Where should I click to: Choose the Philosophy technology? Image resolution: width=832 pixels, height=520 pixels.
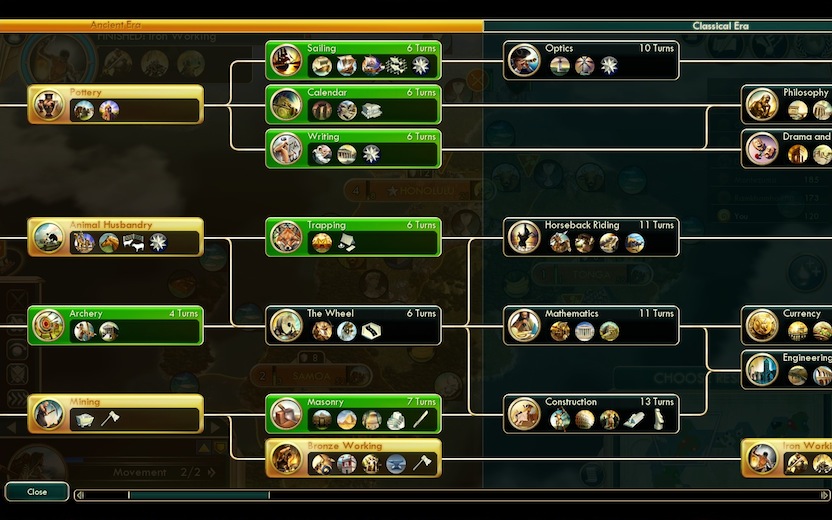tap(788, 104)
